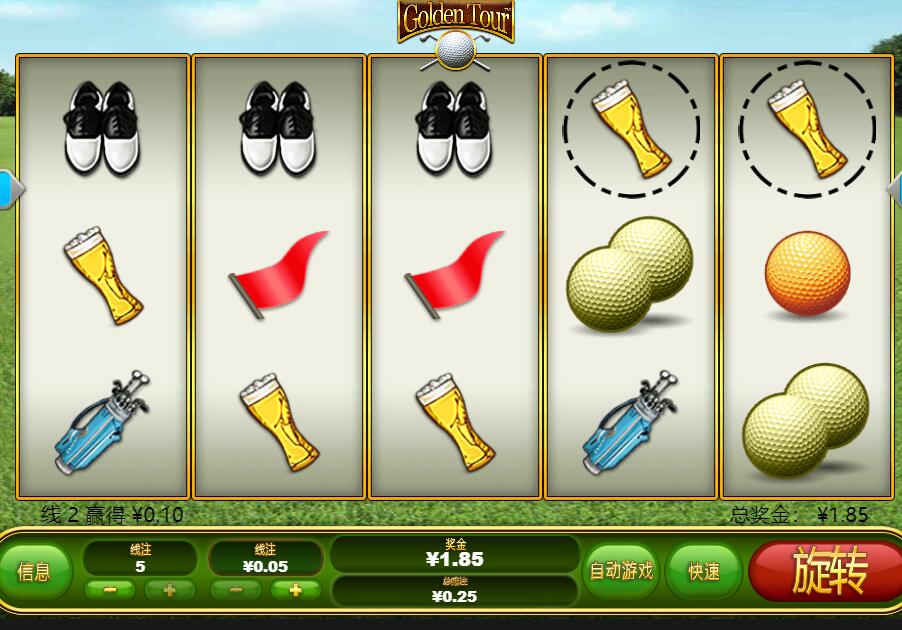
Task: Toggle the 快速 fast mode button
Action: click(703, 571)
